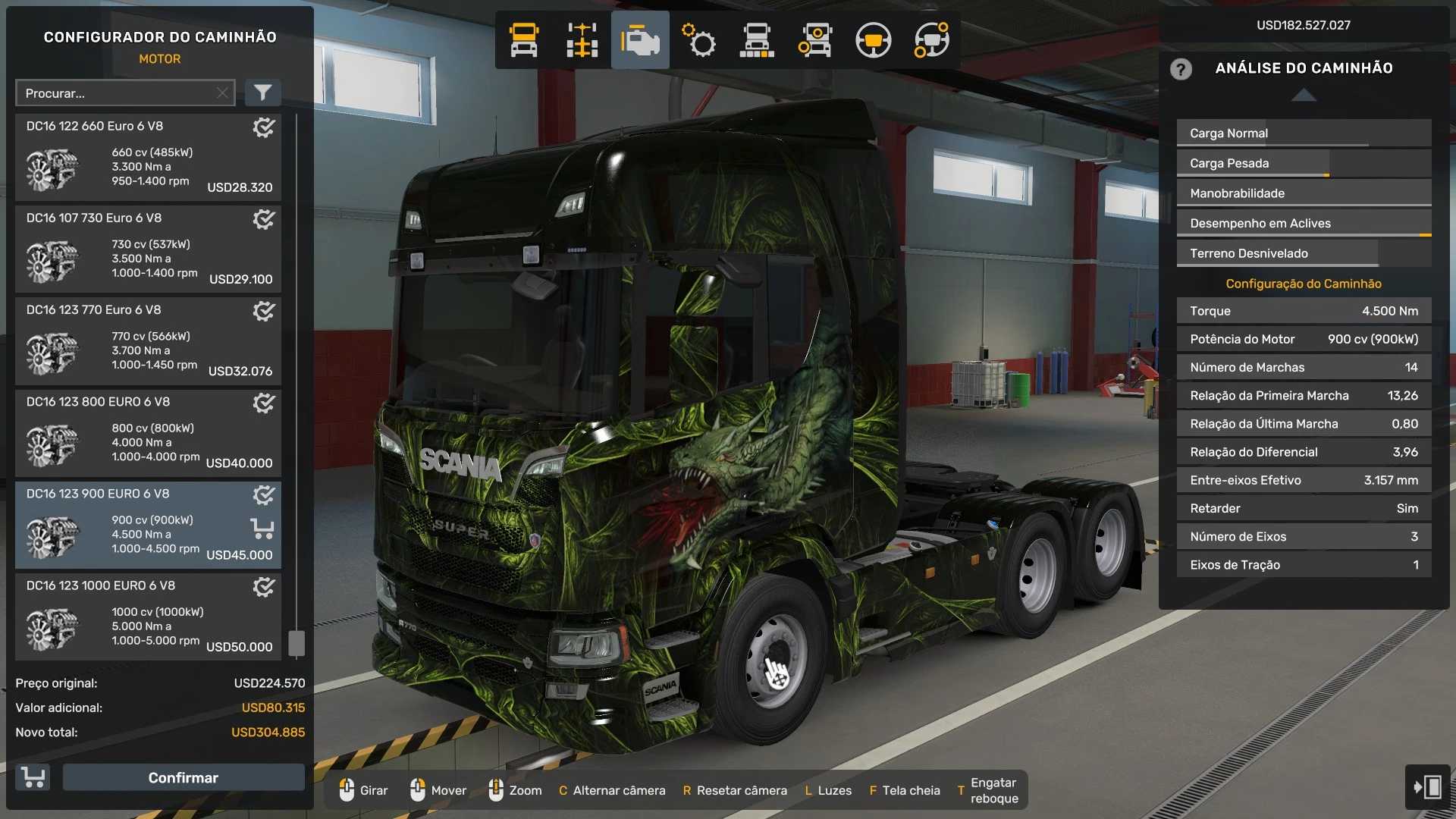Switch to the truck cabin category tab
Screen dimensions: 1456x819
click(x=524, y=40)
